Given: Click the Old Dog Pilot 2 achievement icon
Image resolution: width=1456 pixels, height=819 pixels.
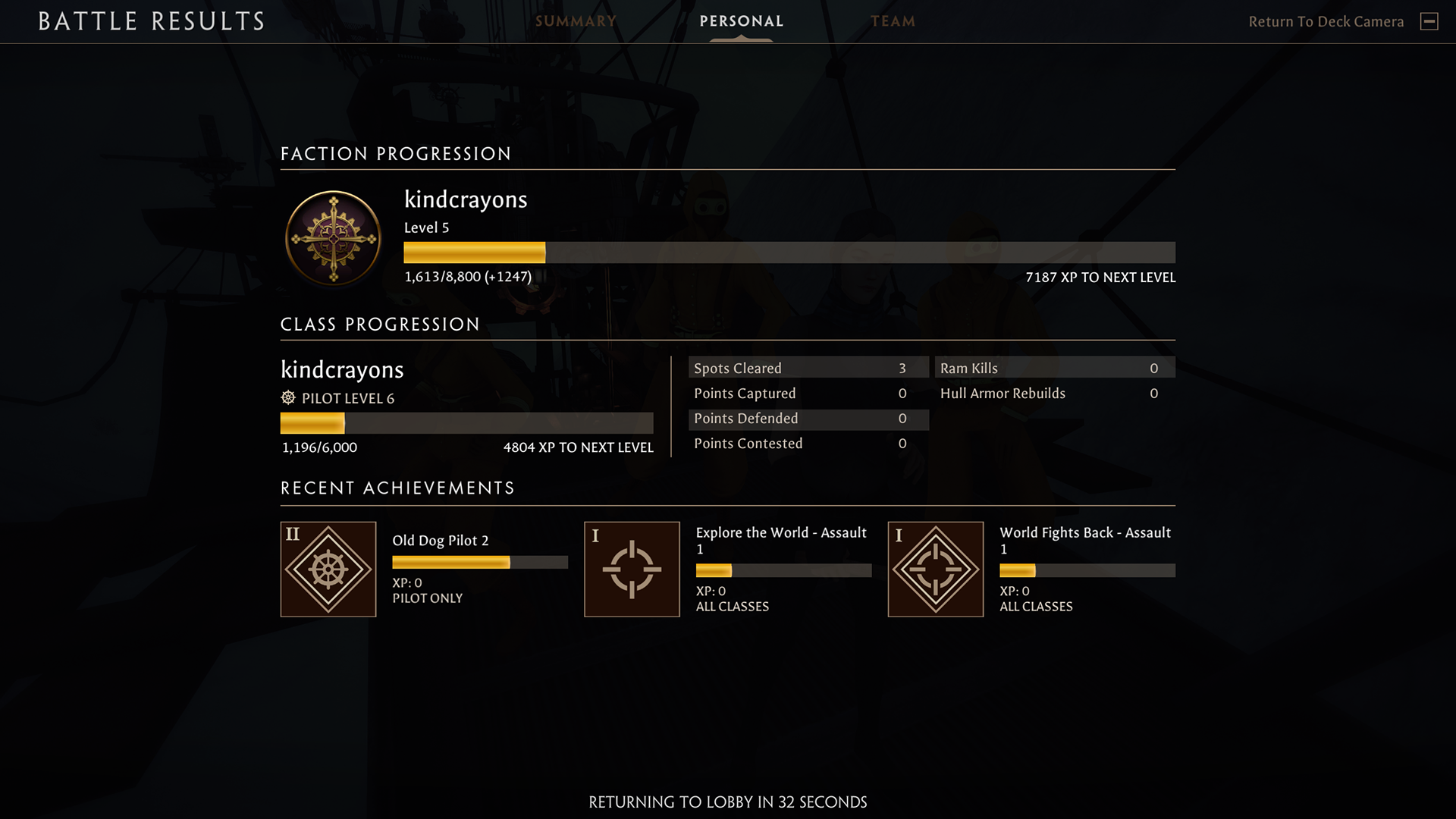Looking at the screenshot, I should (x=328, y=569).
